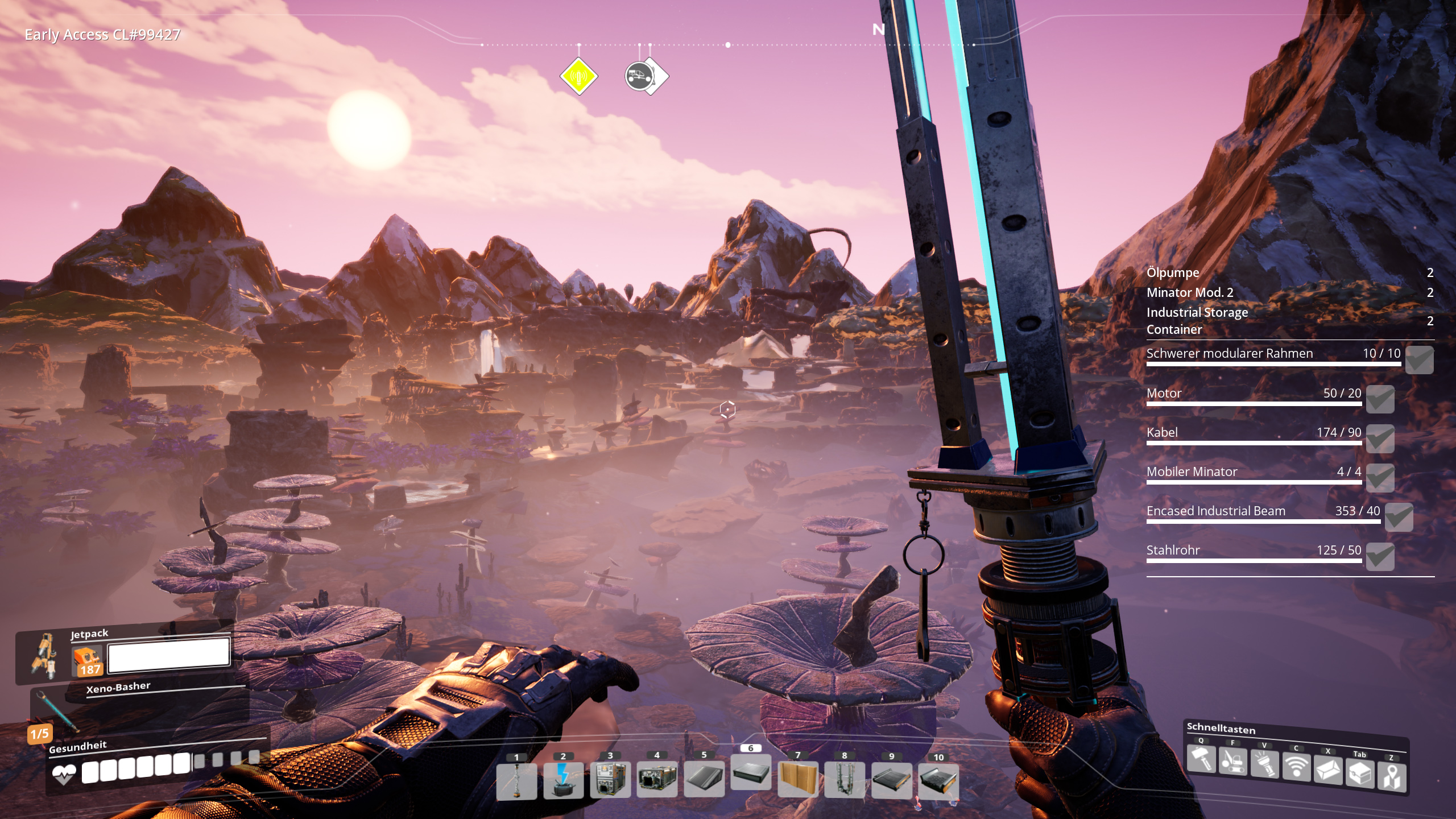
Task: Select the Ölpumpe entry in the to-do list
Action: point(1173,272)
